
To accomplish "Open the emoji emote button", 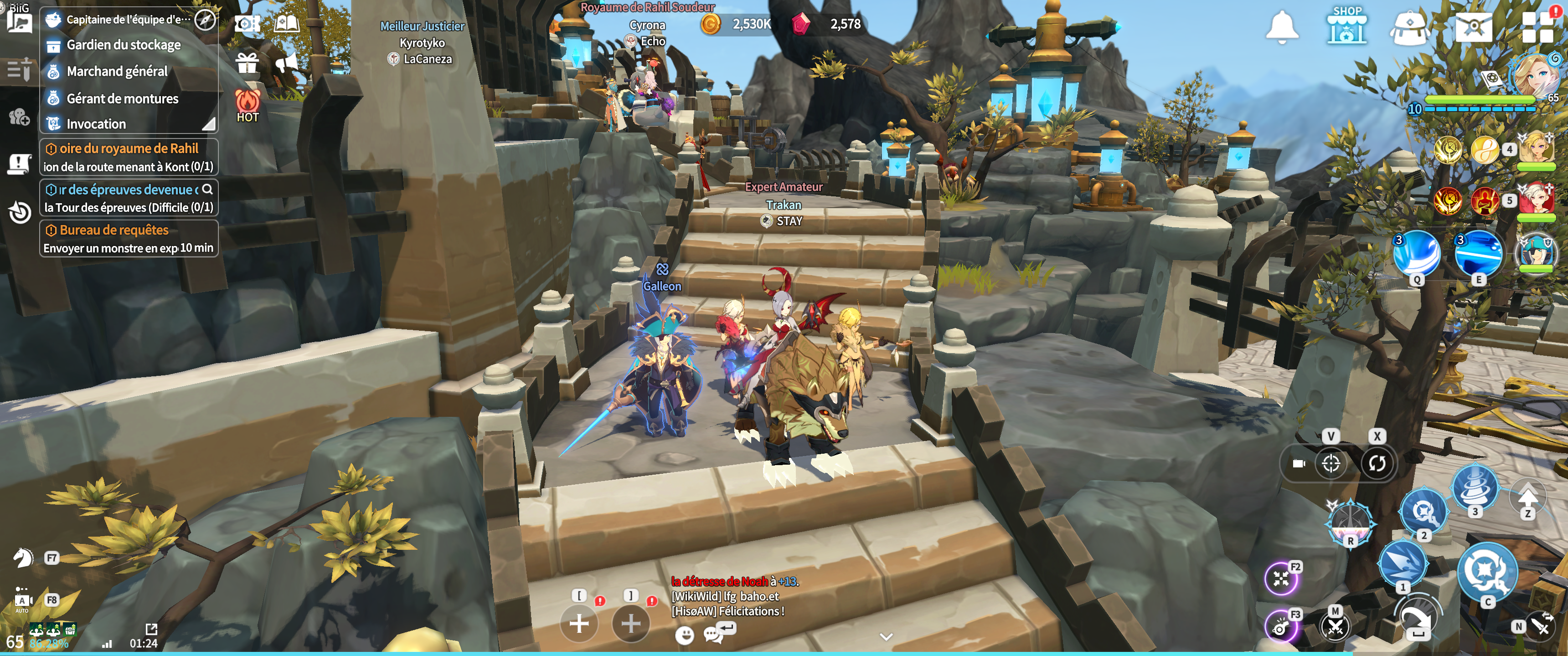I will pyautogui.click(x=685, y=635).
